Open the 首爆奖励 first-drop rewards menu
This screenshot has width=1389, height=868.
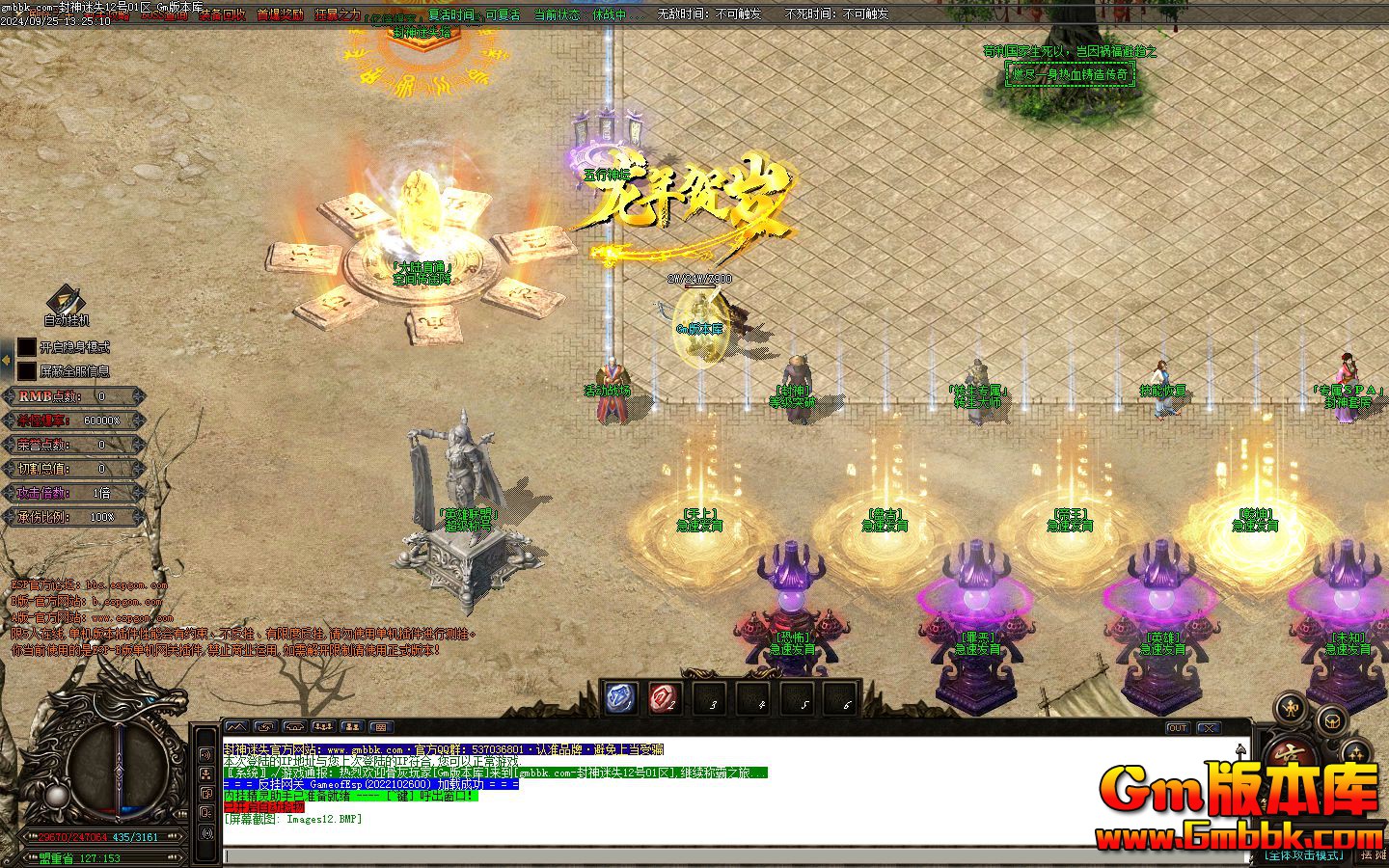point(280,15)
